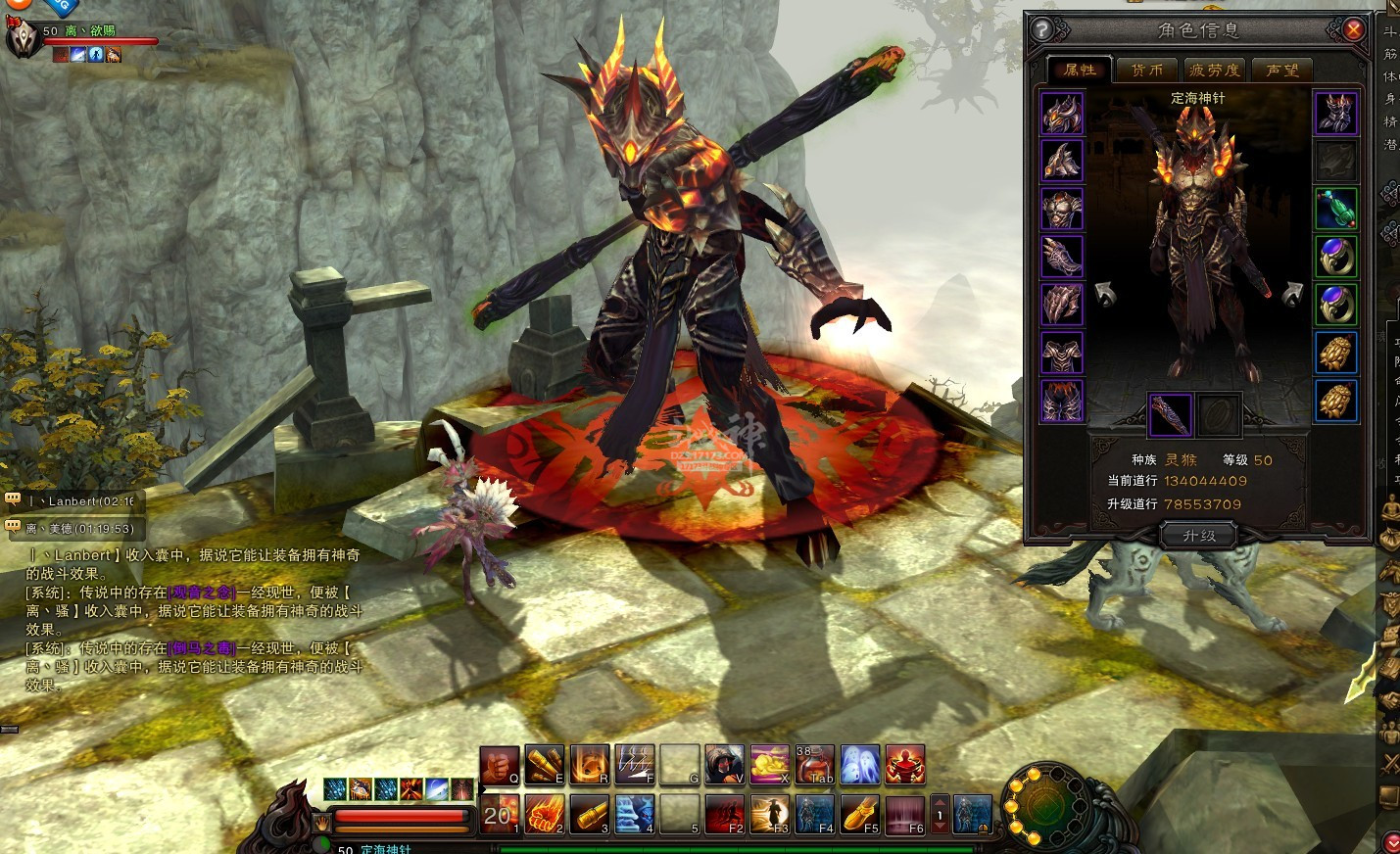Trigger the golden boot skill on F5
The image size is (1400, 854).
[859, 814]
